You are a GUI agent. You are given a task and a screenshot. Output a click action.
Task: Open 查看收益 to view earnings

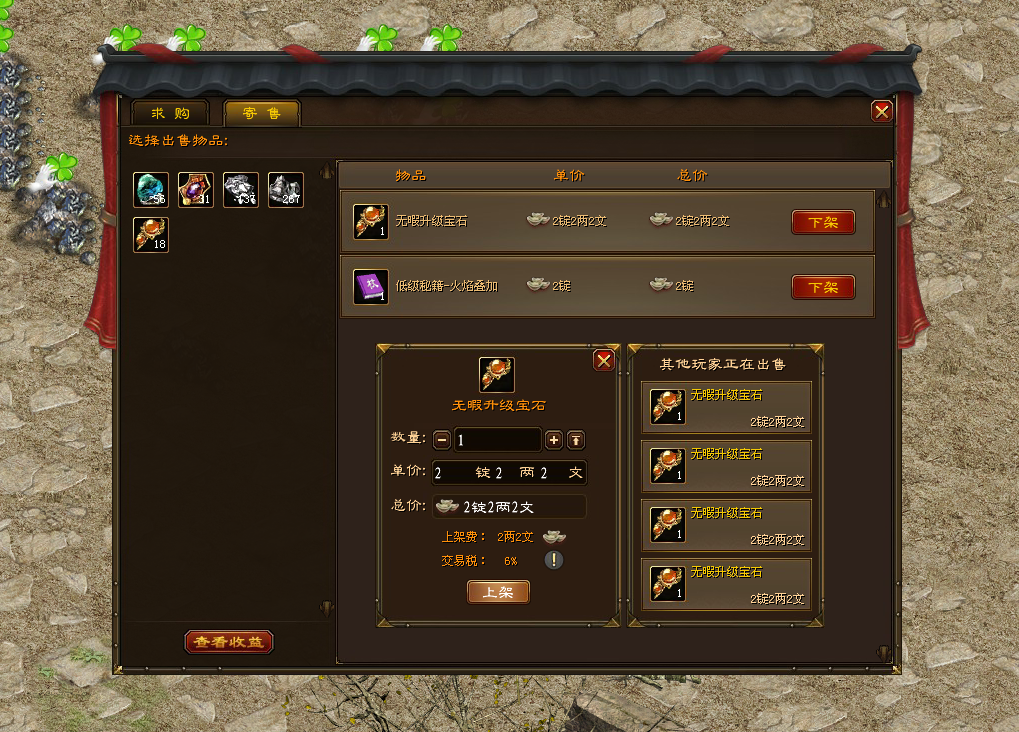coord(229,642)
